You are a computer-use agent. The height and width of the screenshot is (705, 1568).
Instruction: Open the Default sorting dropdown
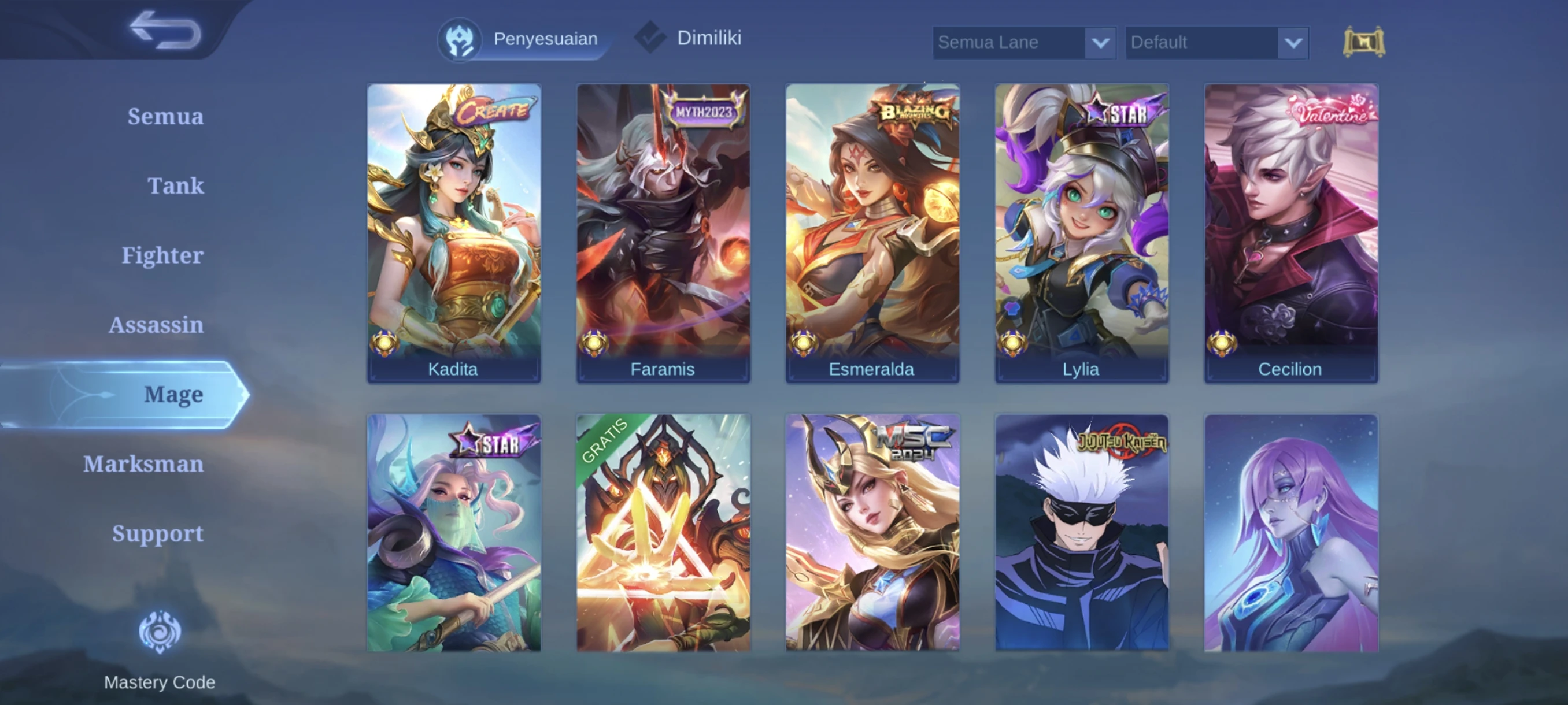point(1216,43)
